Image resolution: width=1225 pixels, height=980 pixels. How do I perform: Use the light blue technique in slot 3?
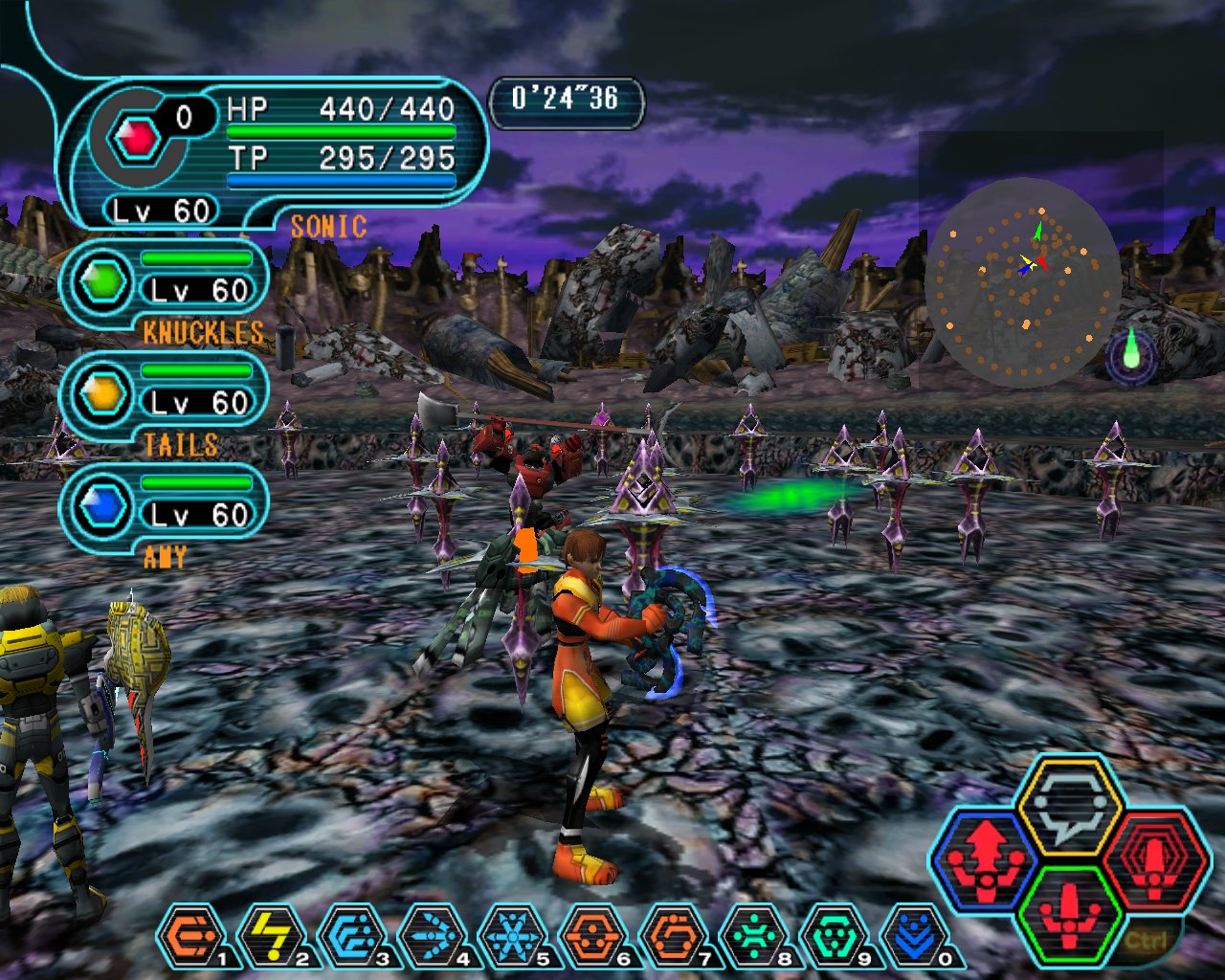[351, 936]
